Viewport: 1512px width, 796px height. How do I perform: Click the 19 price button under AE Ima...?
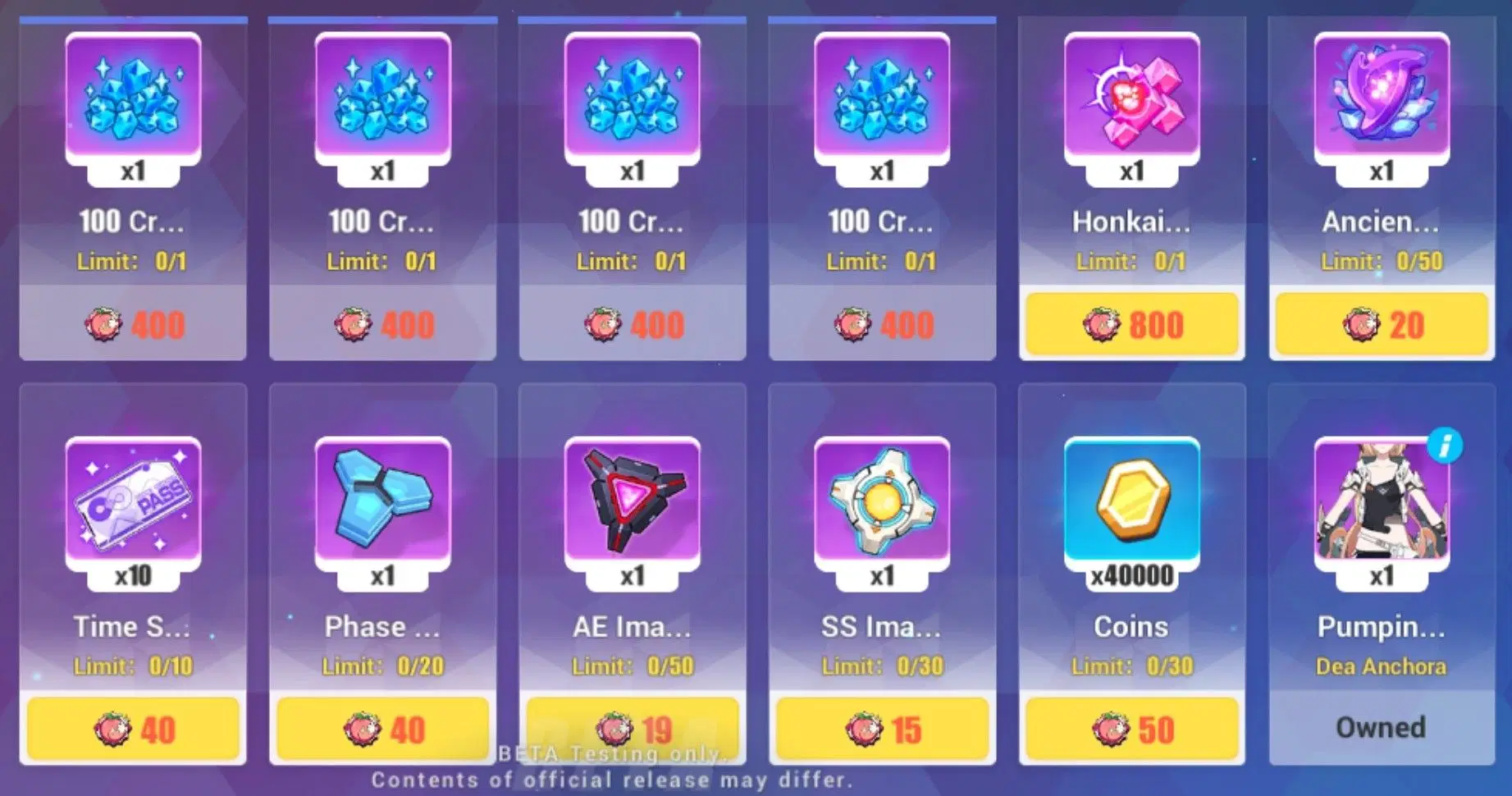click(631, 728)
